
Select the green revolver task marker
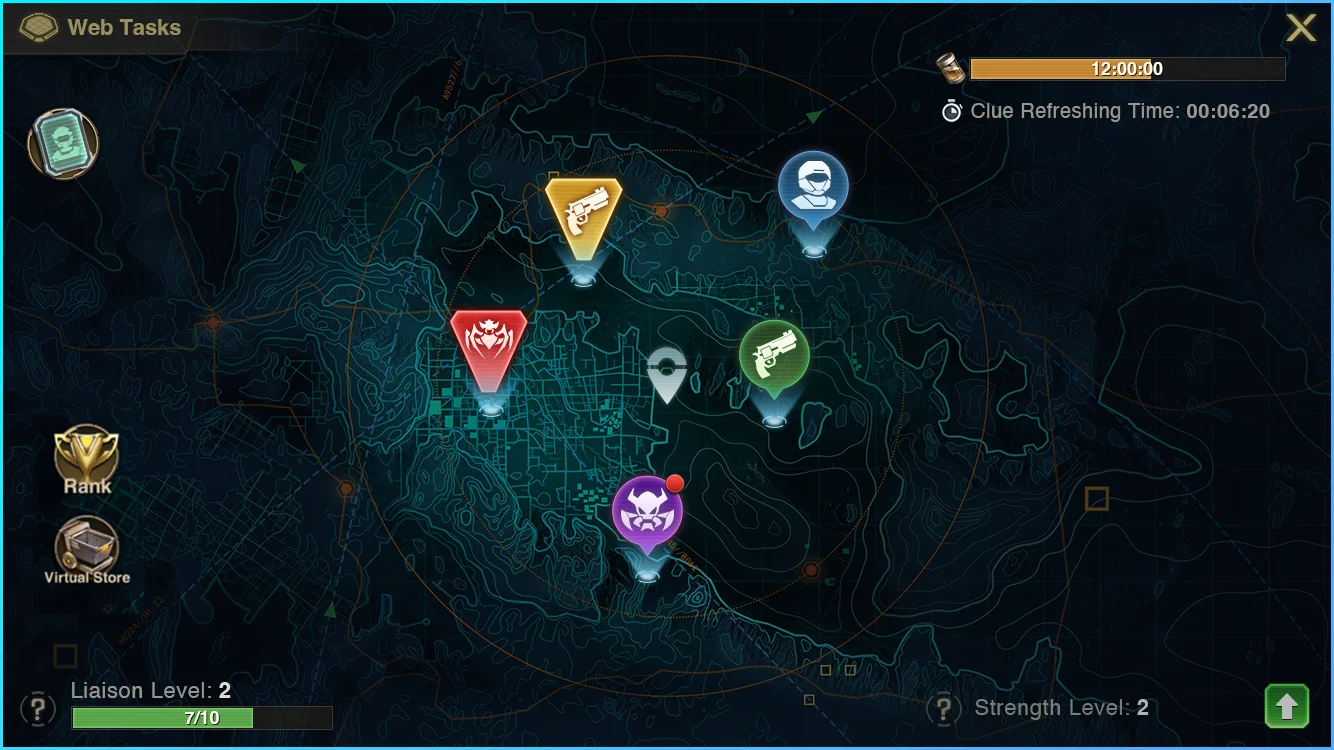774,356
